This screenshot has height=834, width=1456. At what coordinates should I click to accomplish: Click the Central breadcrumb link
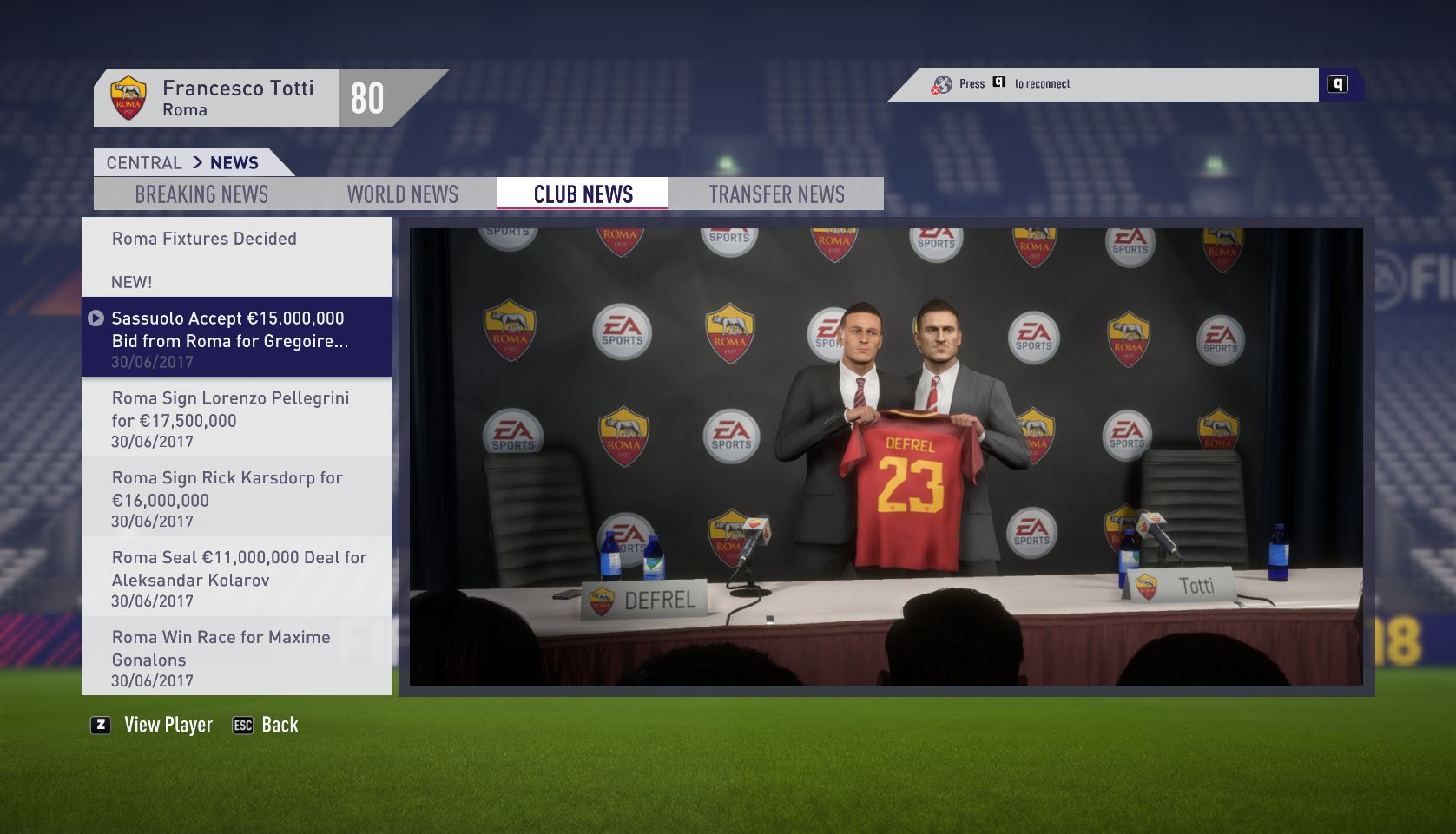(x=144, y=163)
